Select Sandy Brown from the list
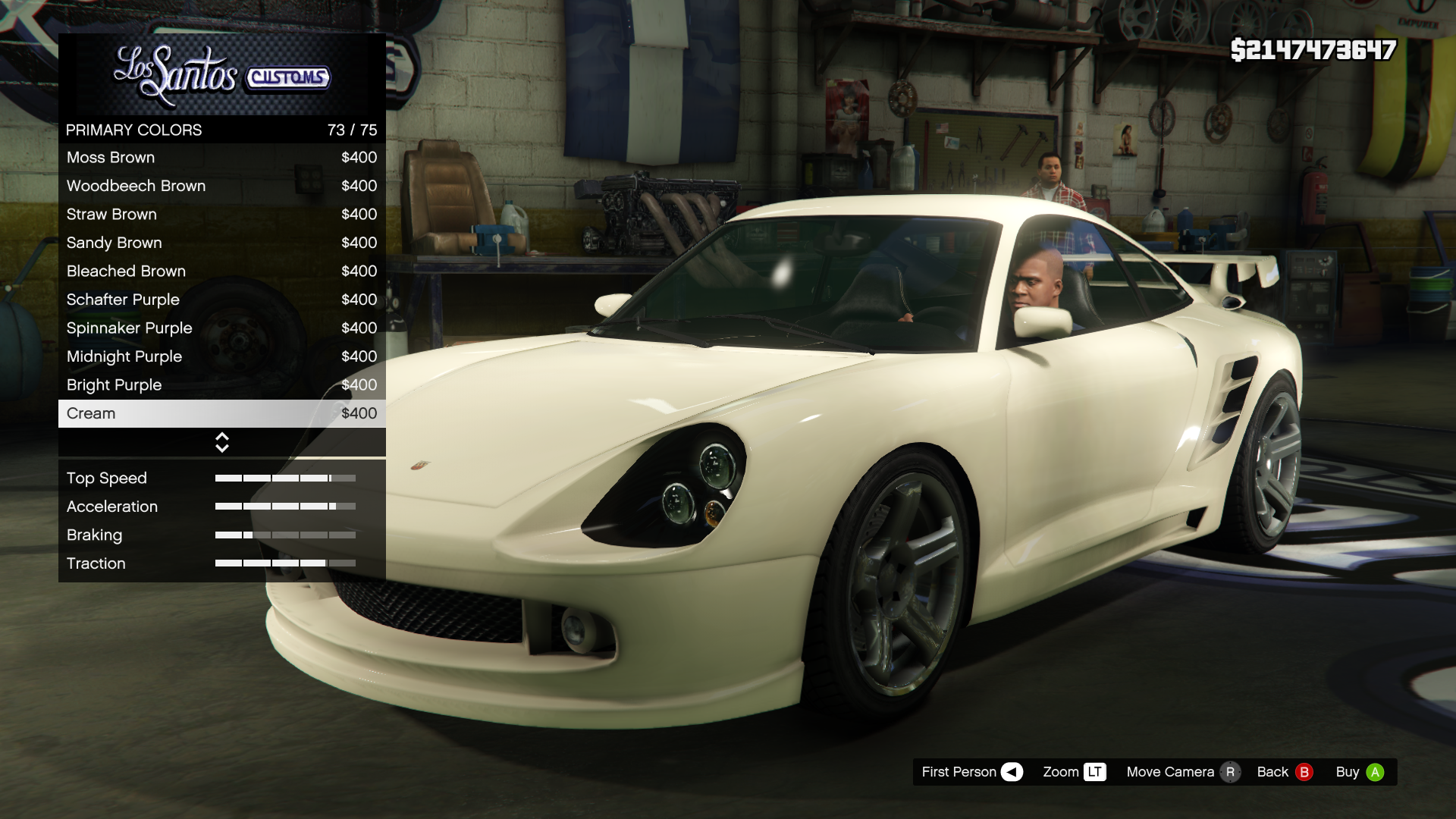Screen dimensions: 1456x819 click(221, 243)
